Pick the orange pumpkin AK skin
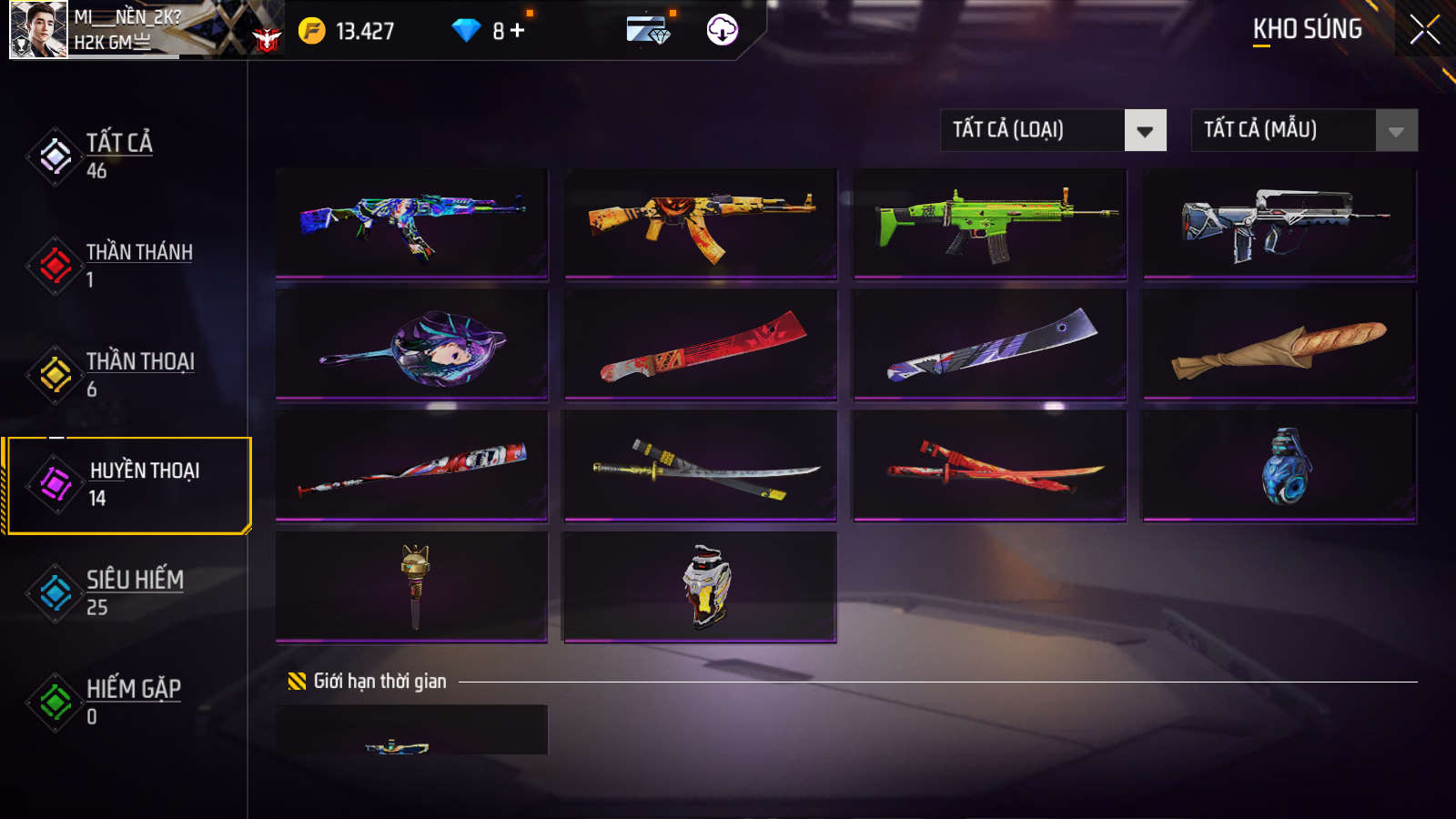Image resolution: width=1456 pixels, height=819 pixels. 700,222
